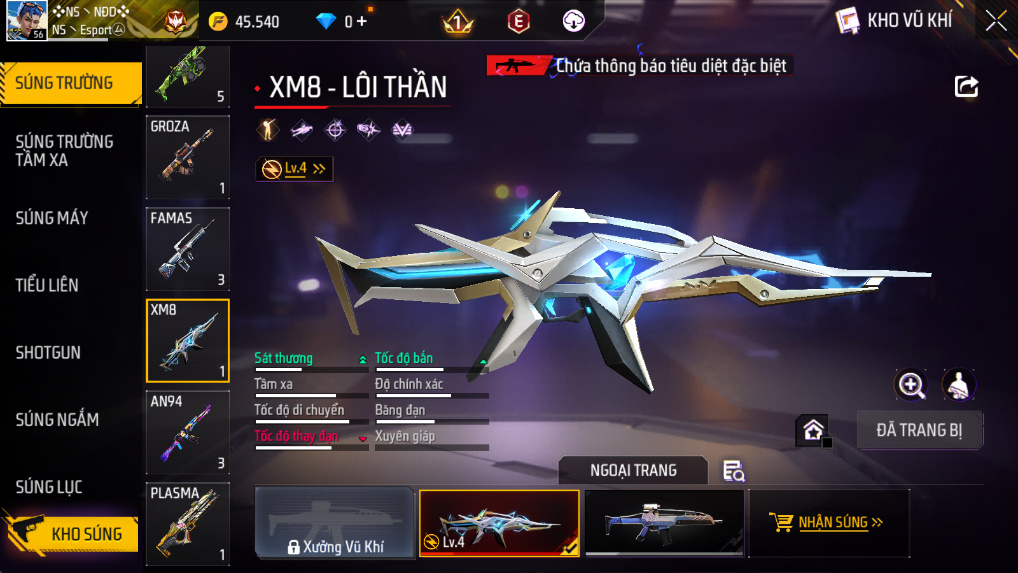Switch to the SÚNG NGẮM category
Screen dimensions: 1018x573
[x=57, y=420]
